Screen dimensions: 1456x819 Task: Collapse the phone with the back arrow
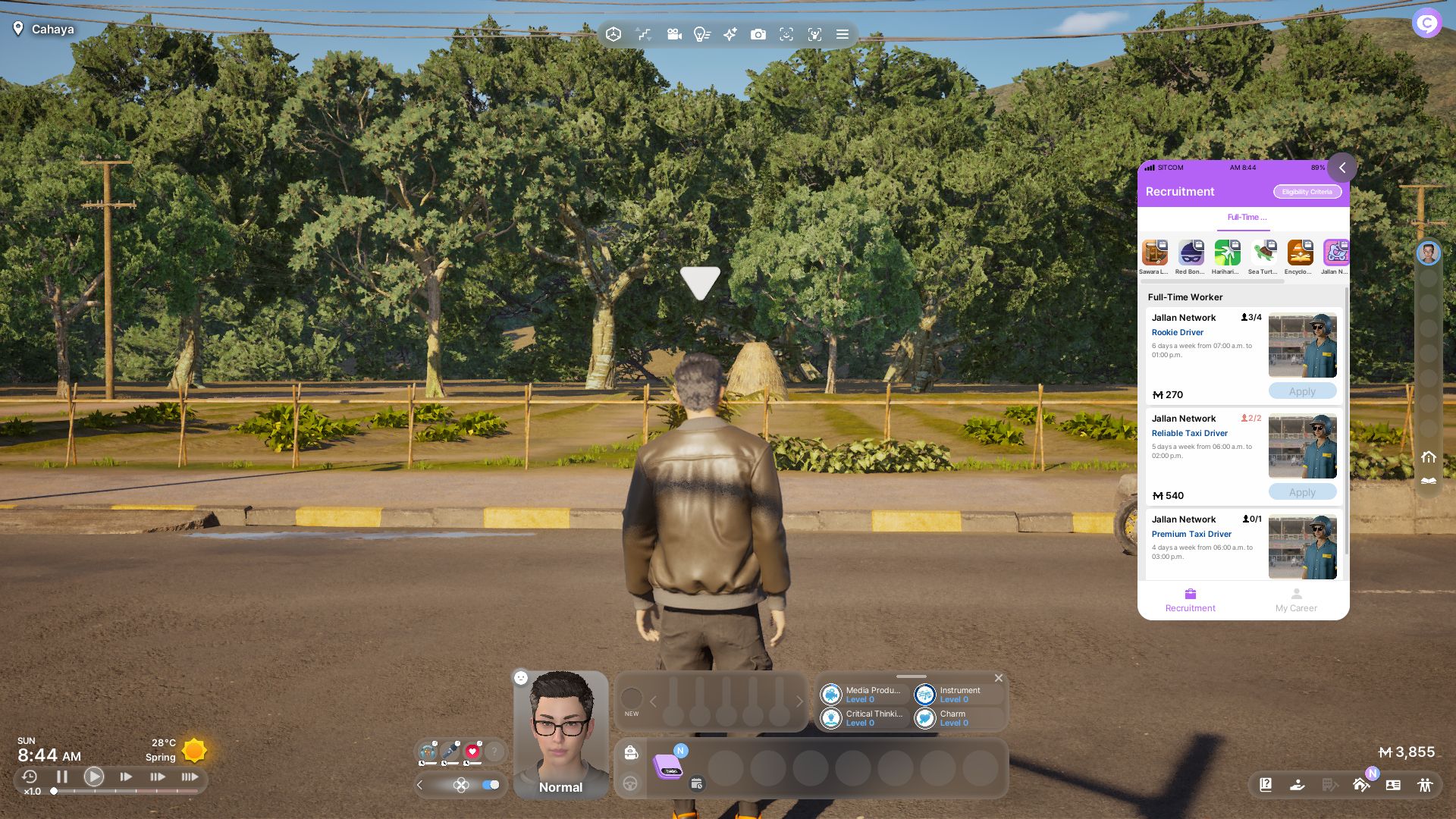1341,168
